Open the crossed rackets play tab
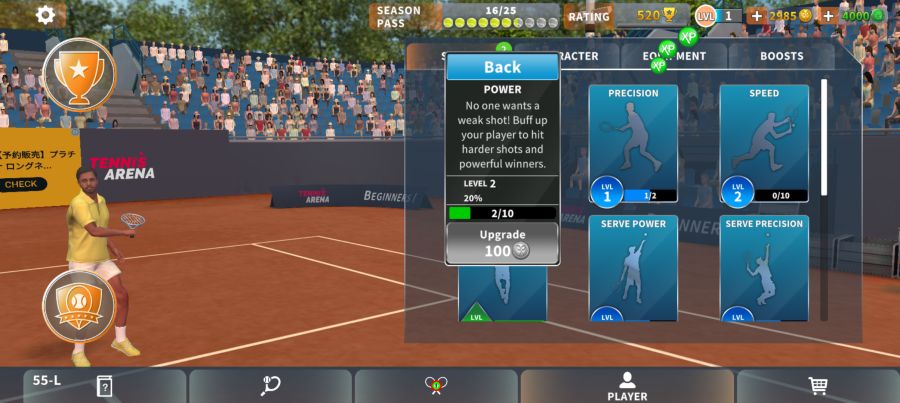This screenshot has height=403, width=900. coord(436,385)
